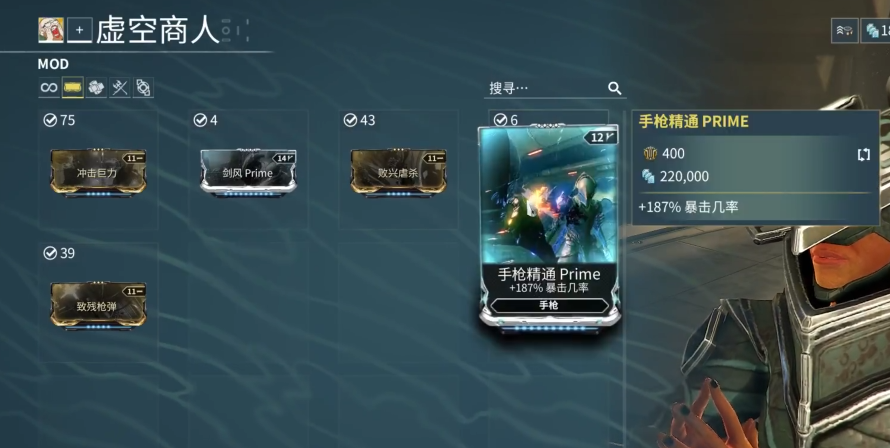Select the 冲击巨力 mod card
Image resolution: width=890 pixels, height=448 pixels.
tap(98, 171)
